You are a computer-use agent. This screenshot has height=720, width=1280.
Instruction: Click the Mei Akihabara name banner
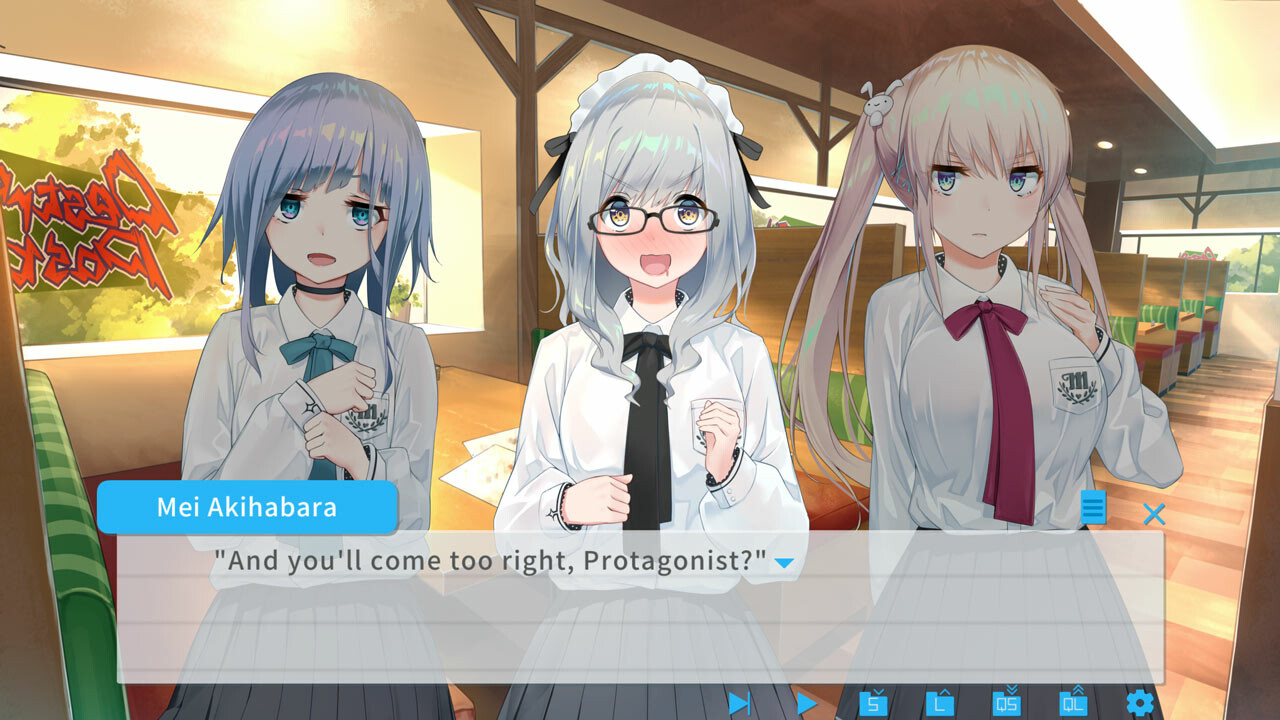click(x=247, y=508)
